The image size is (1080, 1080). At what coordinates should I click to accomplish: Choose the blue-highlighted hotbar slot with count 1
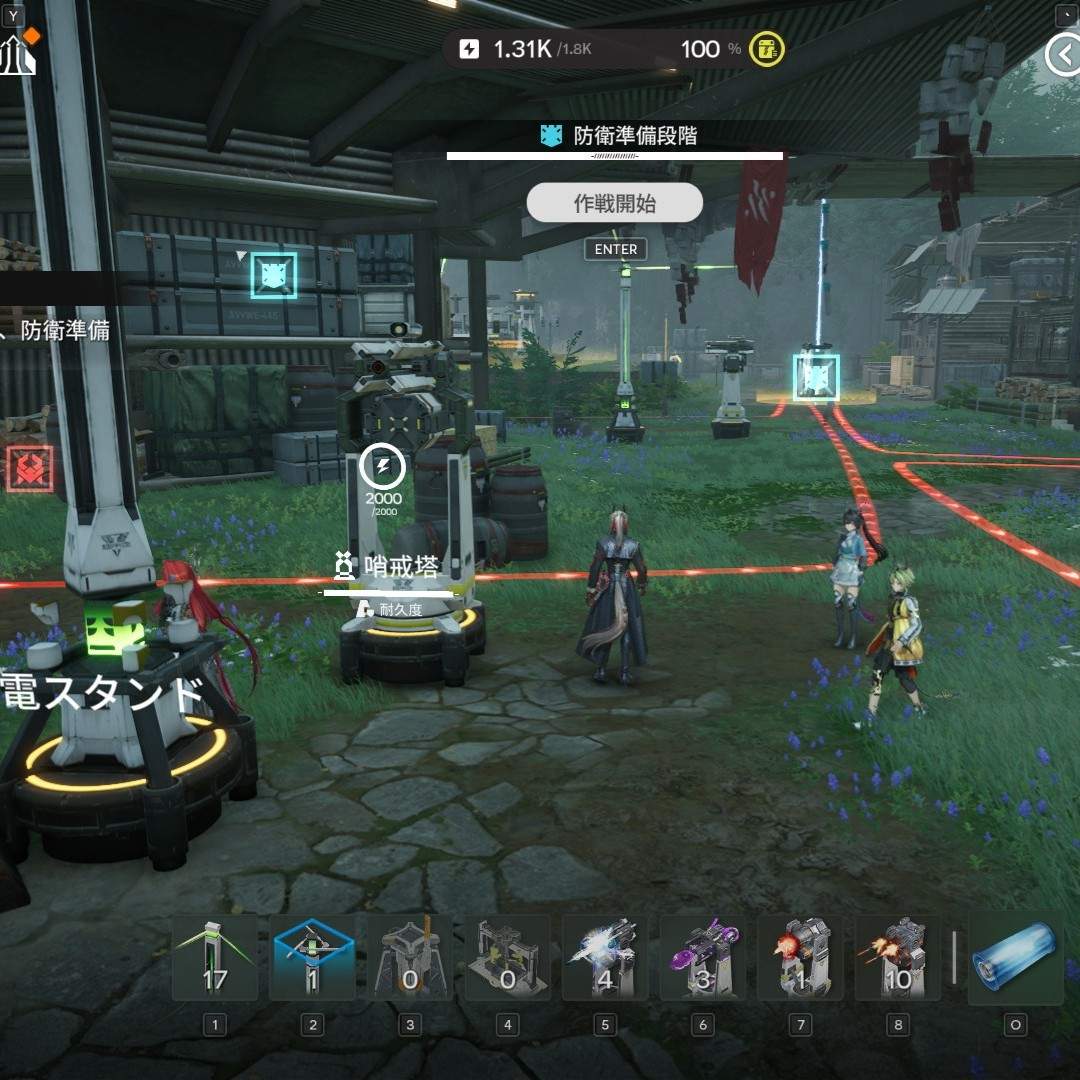(x=312, y=959)
